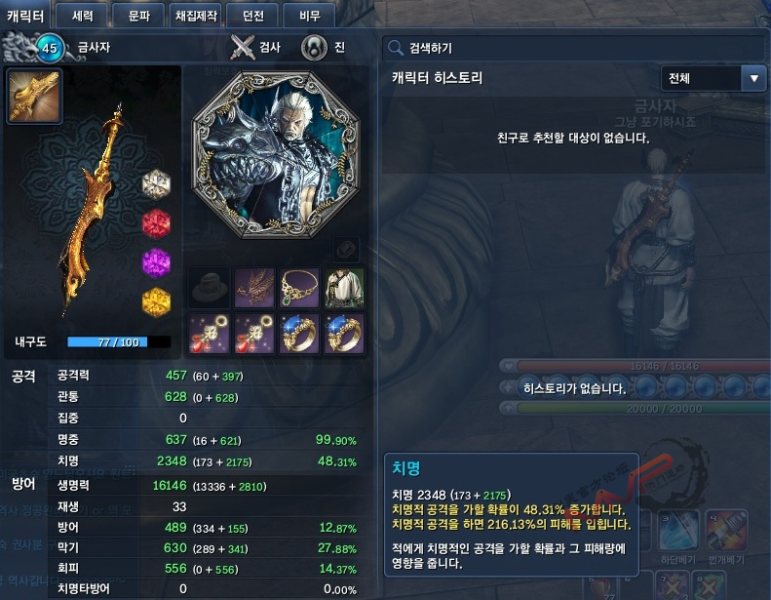Image resolution: width=771 pixels, height=600 pixels.
Task: Select the white outfit costume slot
Action: point(344,288)
